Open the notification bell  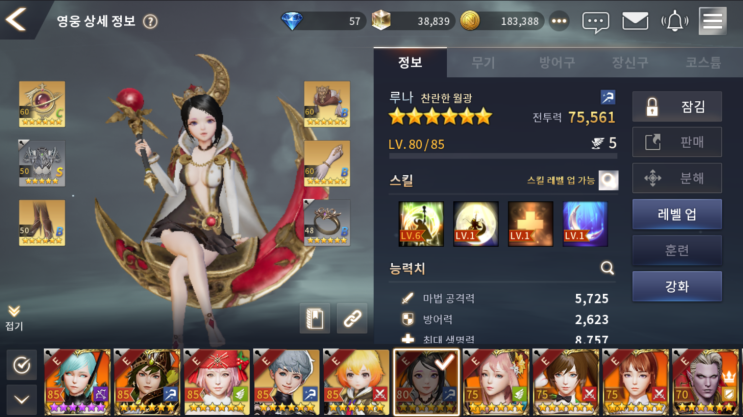click(676, 21)
